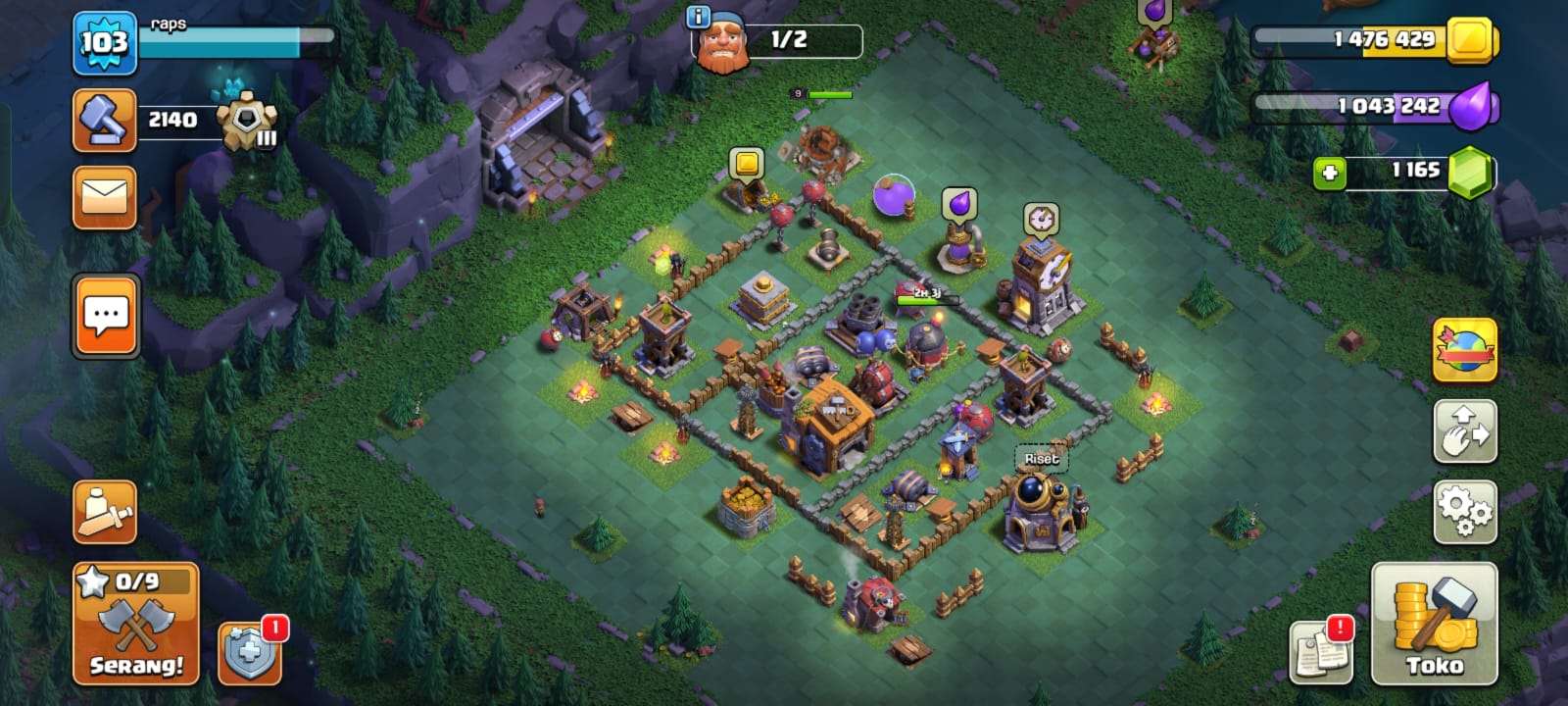Open the level 103 player profile badge
1568x706 pixels.
[104, 42]
